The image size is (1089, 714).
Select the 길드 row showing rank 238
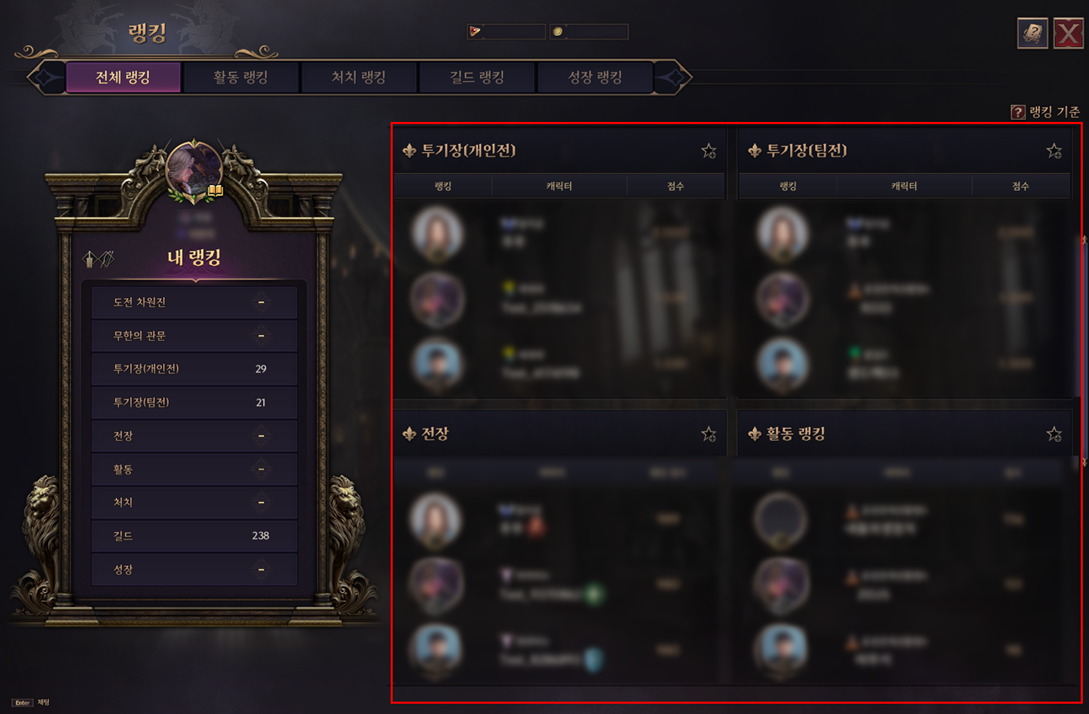click(193, 536)
